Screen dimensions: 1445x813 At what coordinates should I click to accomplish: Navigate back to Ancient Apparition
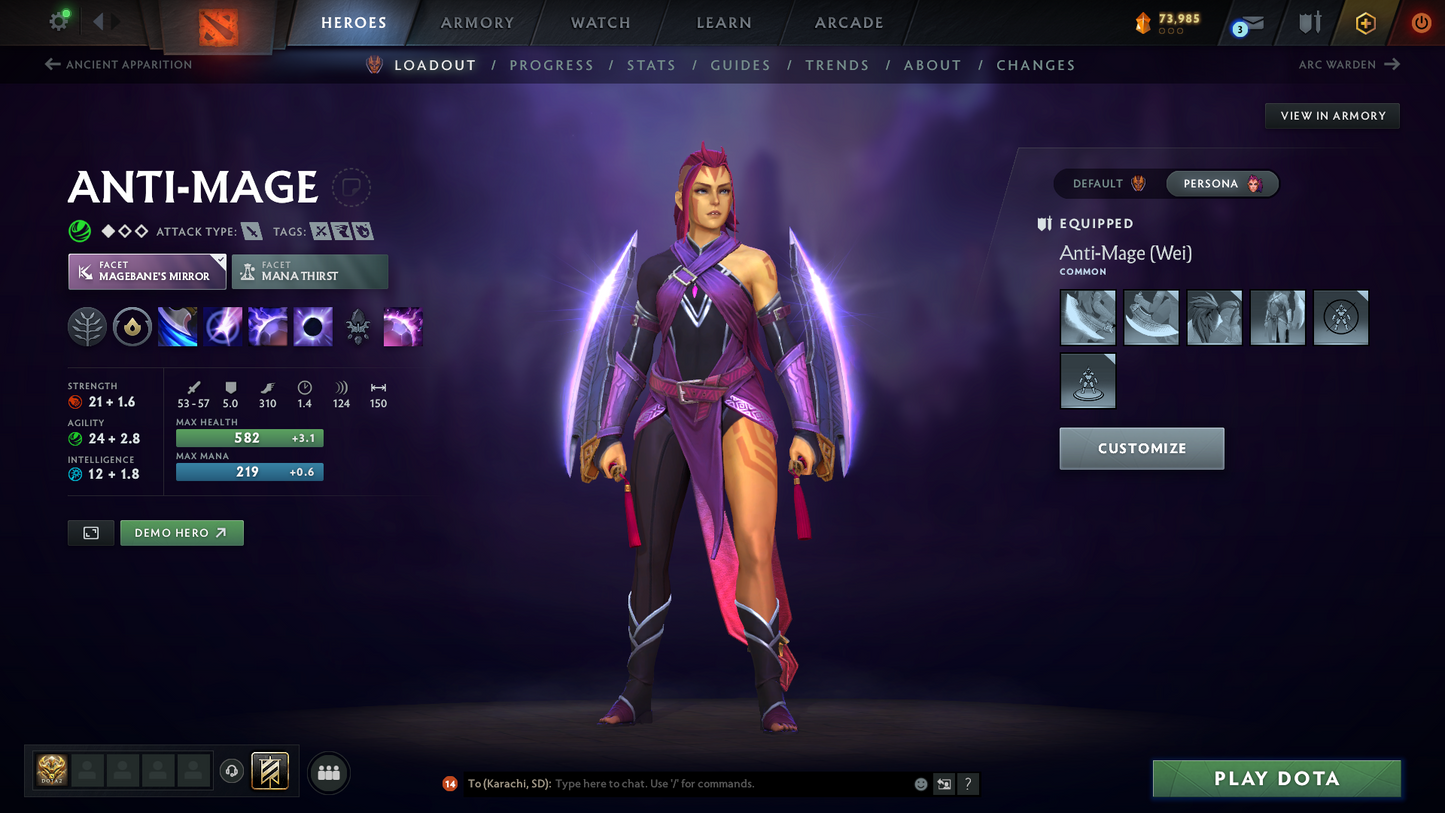120,64
